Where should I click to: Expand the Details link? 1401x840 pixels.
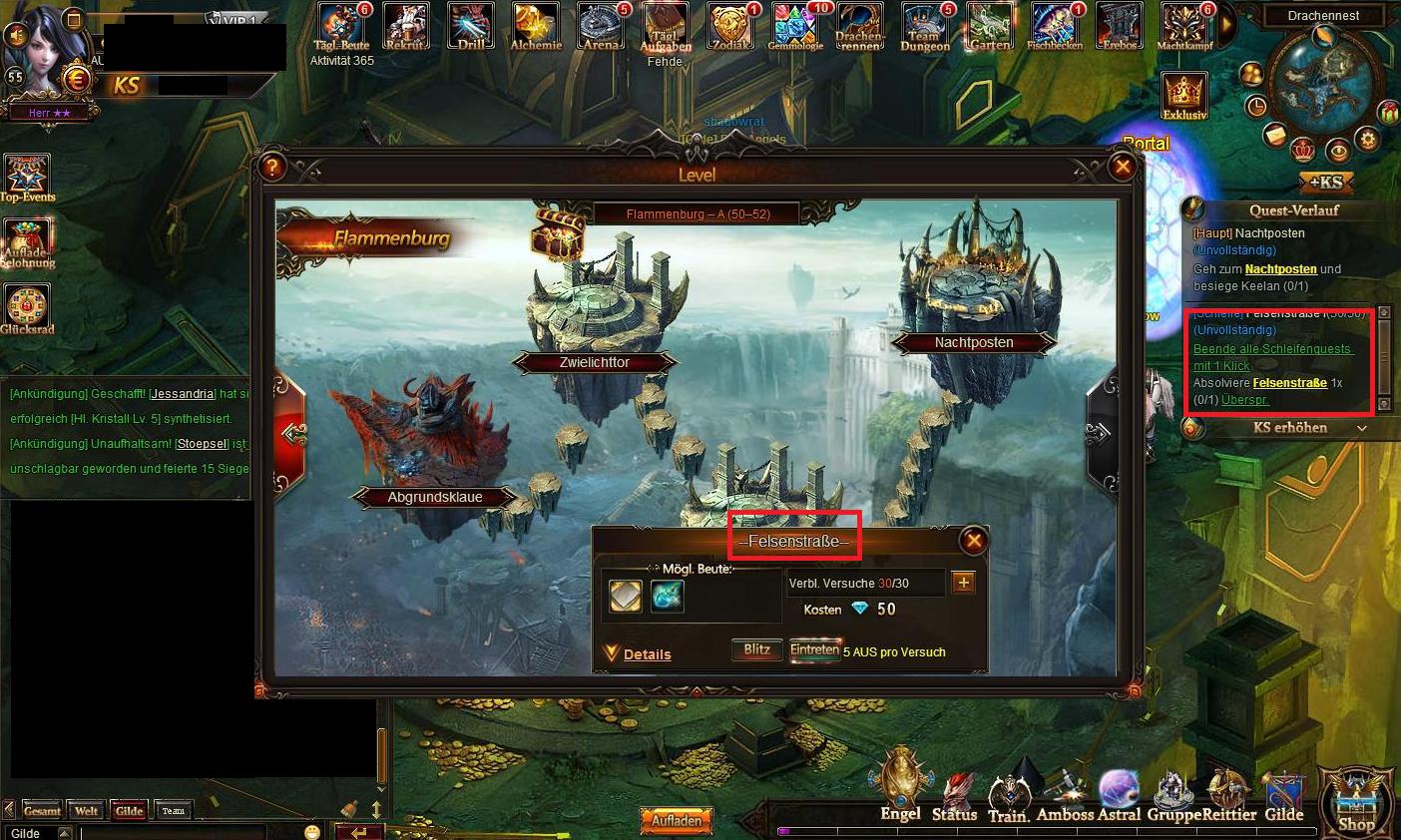pyautogui.click(x=647, y=654)
